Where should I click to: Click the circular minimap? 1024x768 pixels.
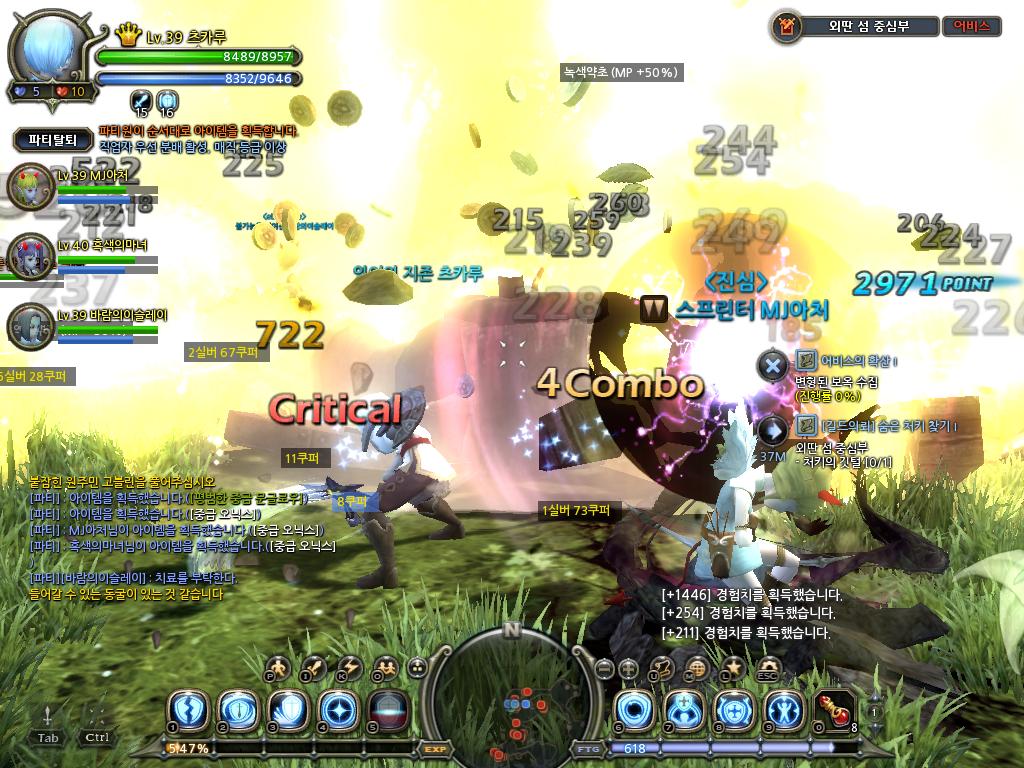coord(511,695)
